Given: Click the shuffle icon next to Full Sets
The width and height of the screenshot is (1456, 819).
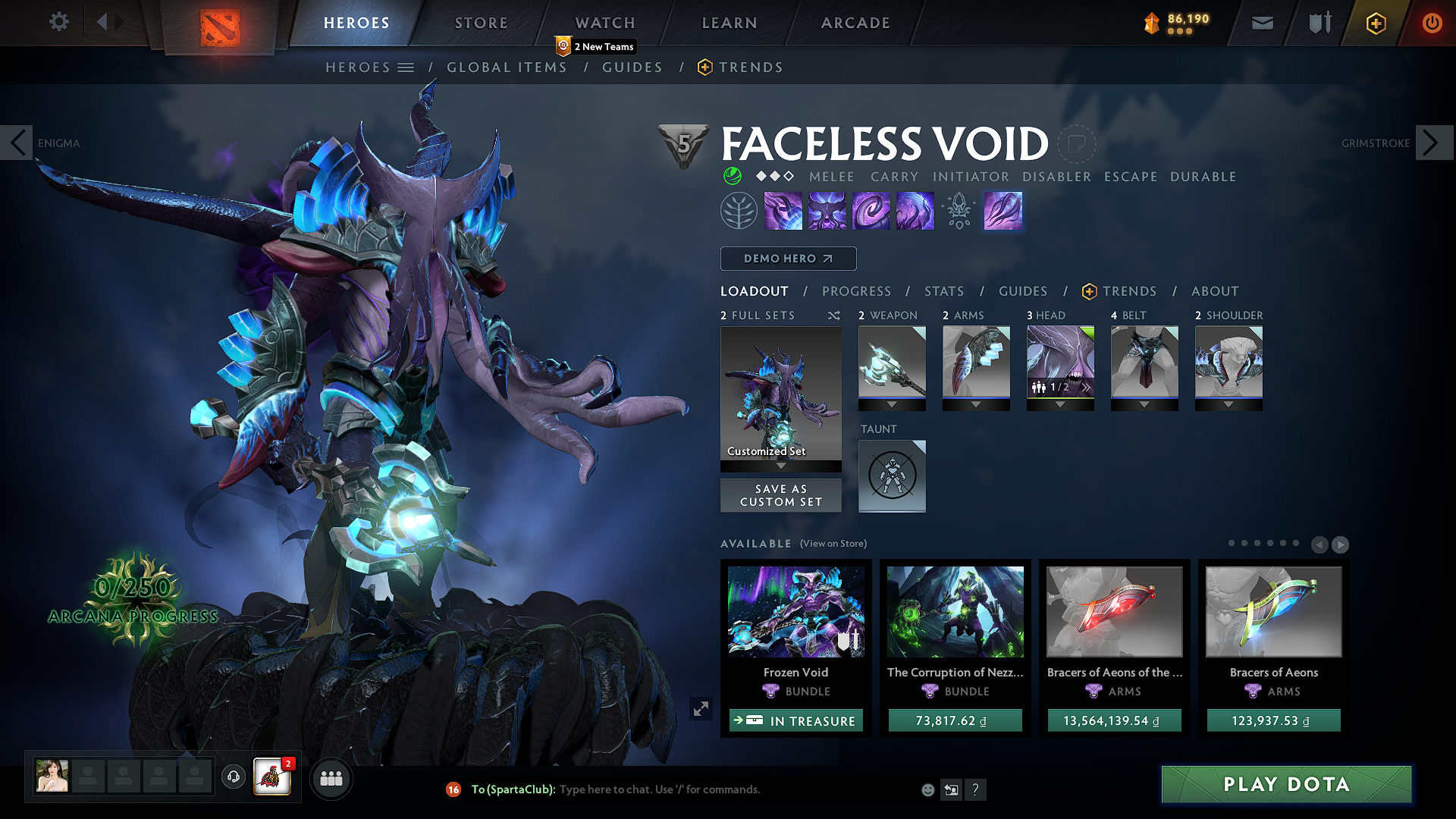Looking at the screenshot, I should coord(833,315).
